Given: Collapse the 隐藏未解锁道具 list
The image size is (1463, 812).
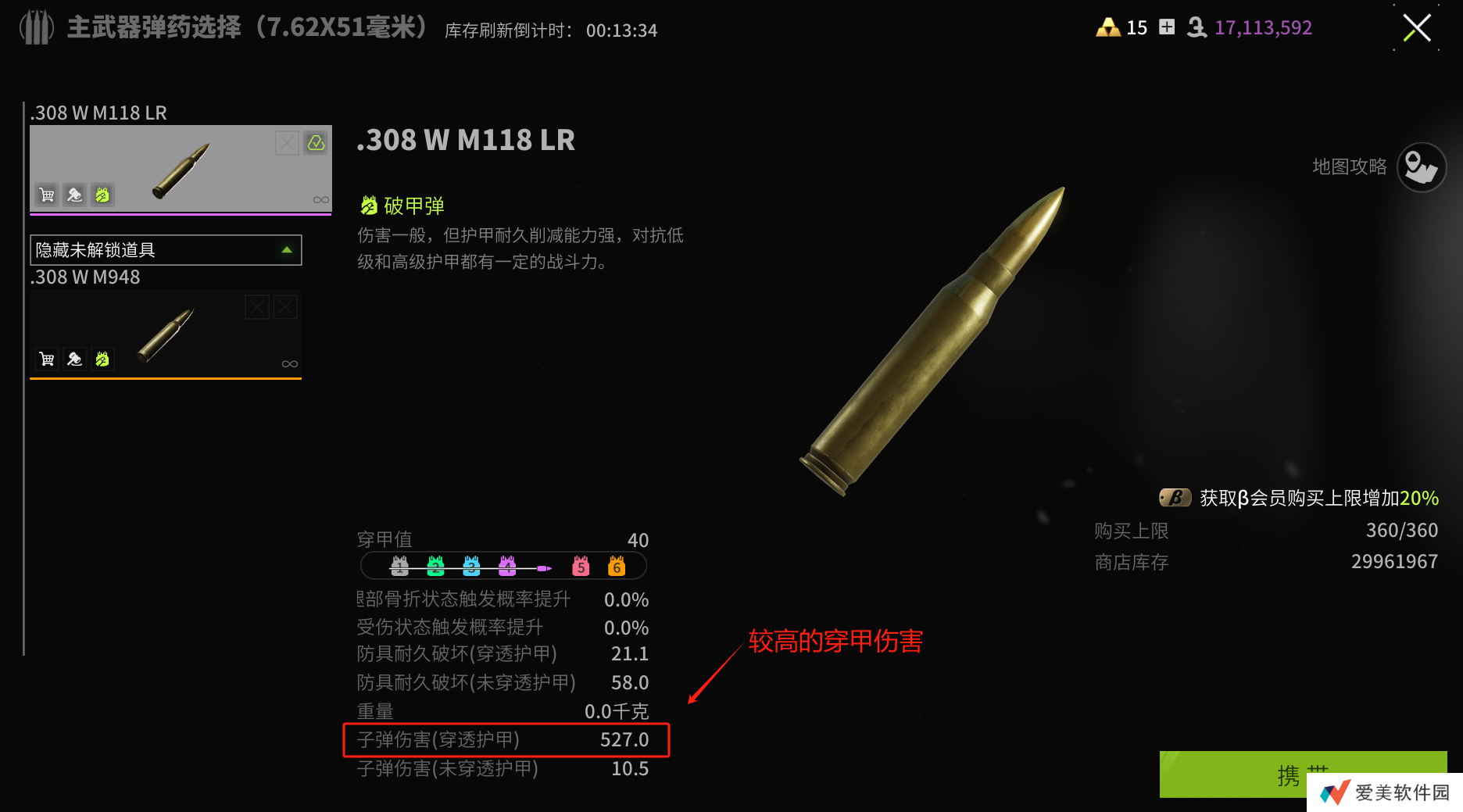Looking at the screenshot, I should [286, 250].
